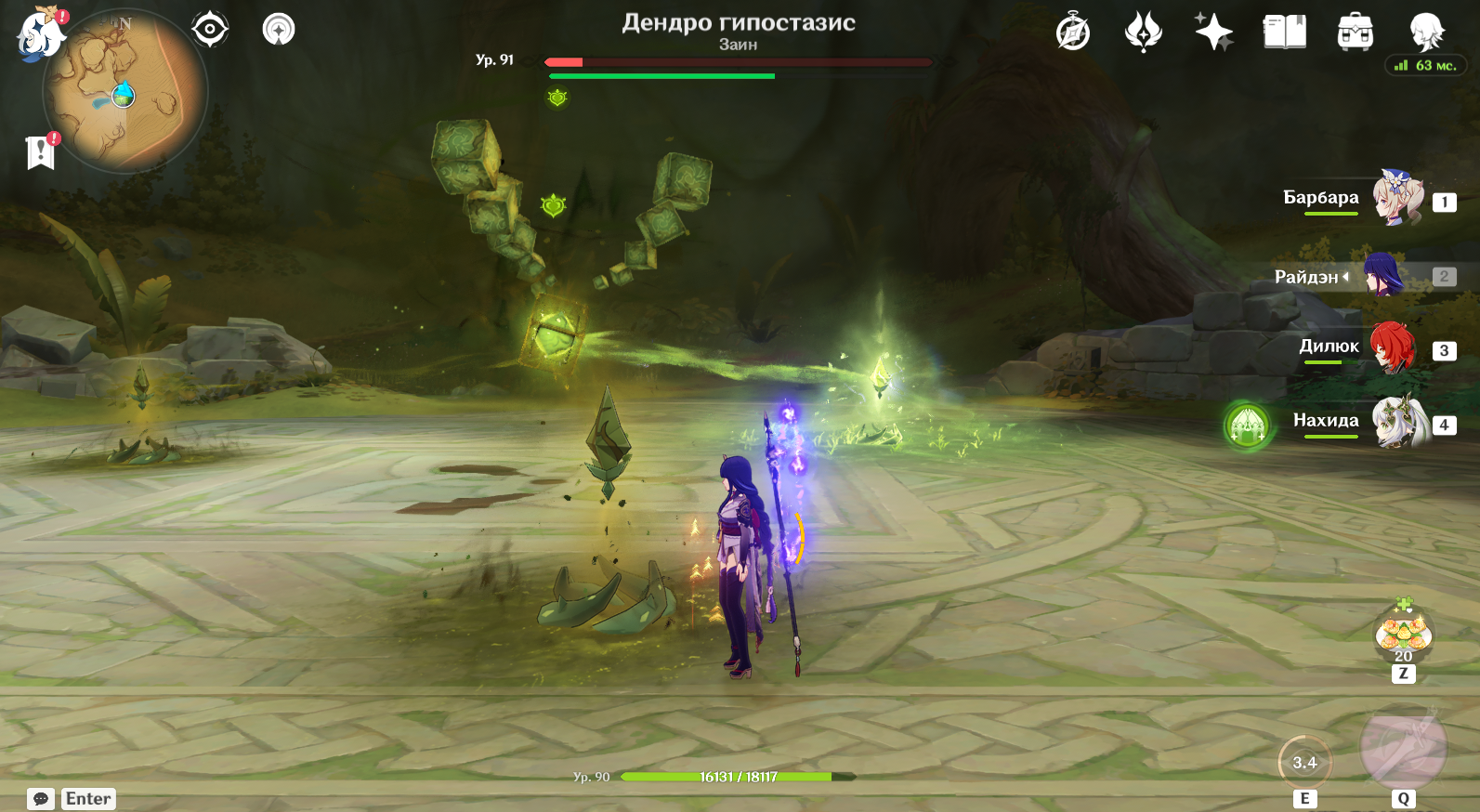Image resolution: width=1480 pixels, height=812 pixels.
Task: Select Райдэн party slot
Action: (1383, 276)
